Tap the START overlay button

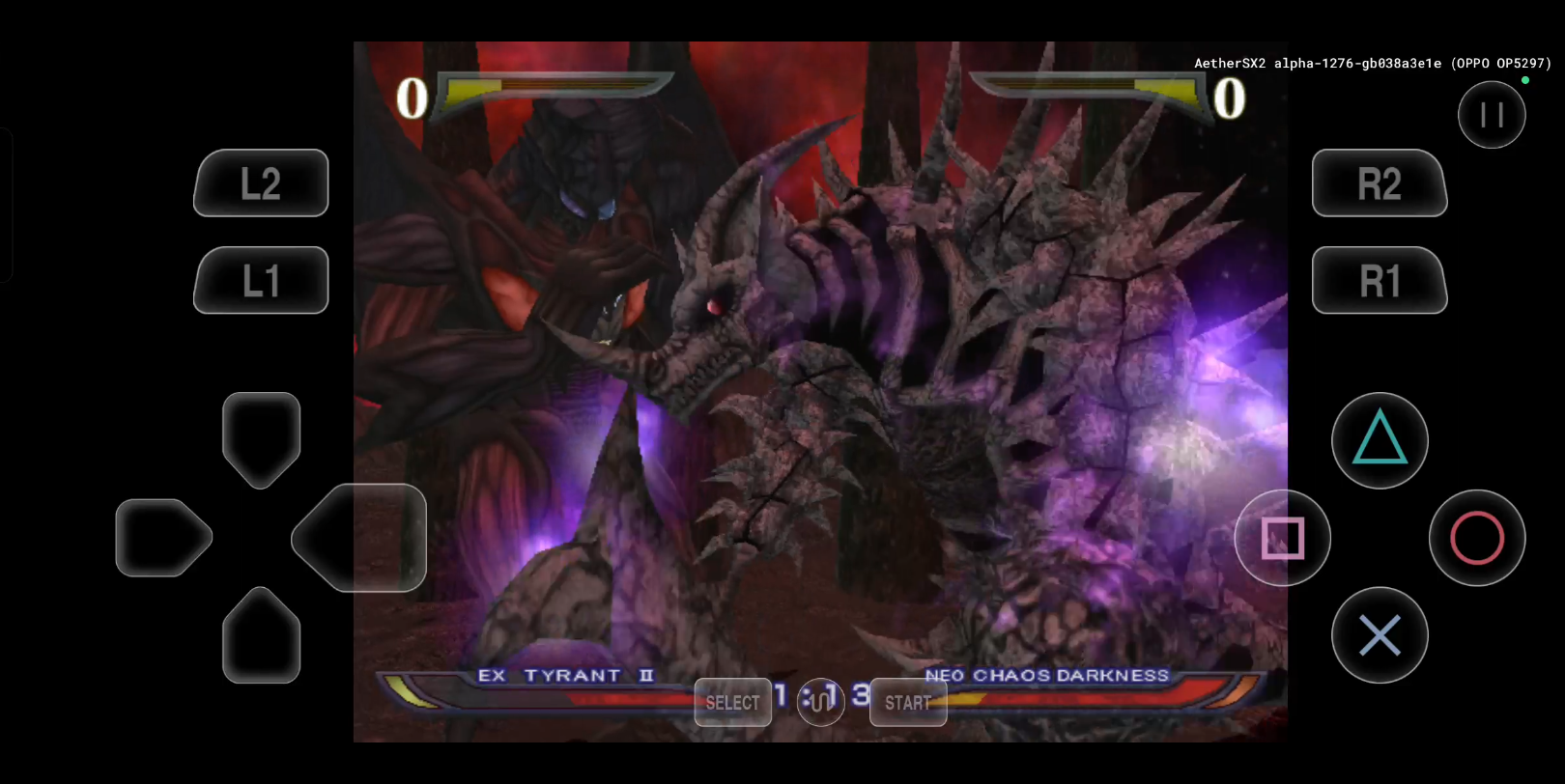point(908,702)
